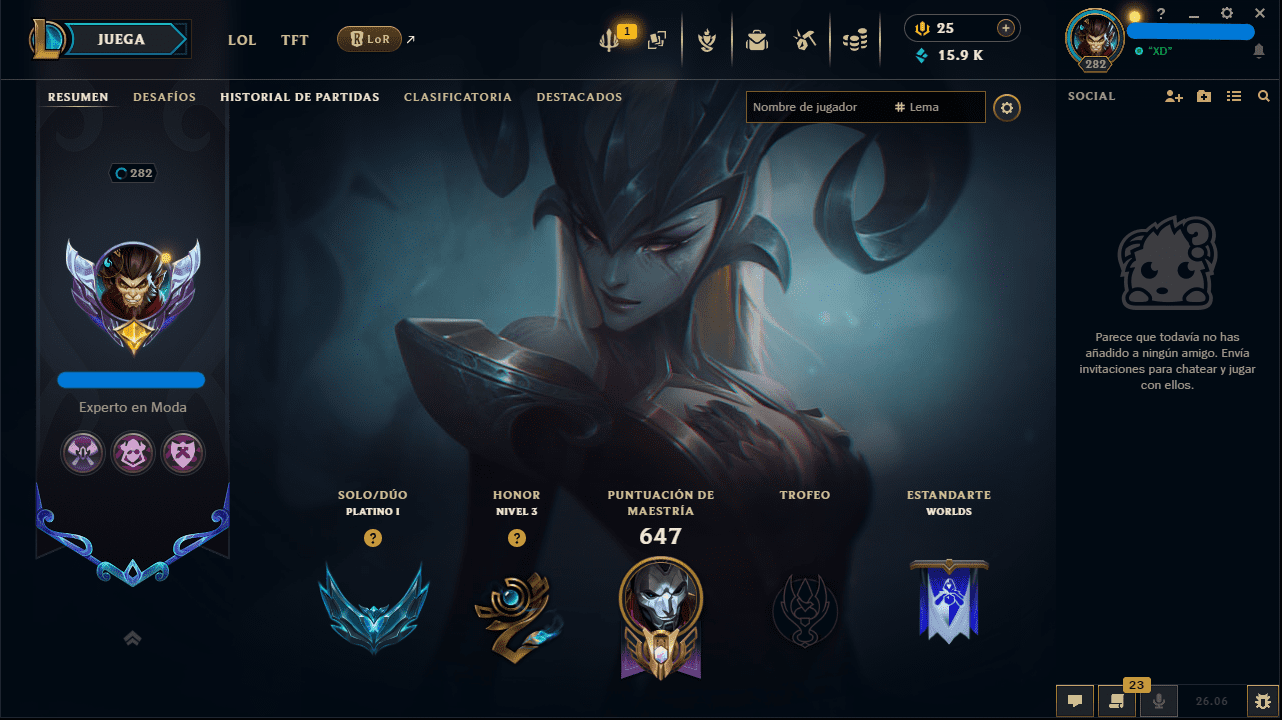Viewport: 1282px width, 720px height.
Task: Open the Clash icon in the top bar
Action: pyautogui.click(x=707, y=40)
